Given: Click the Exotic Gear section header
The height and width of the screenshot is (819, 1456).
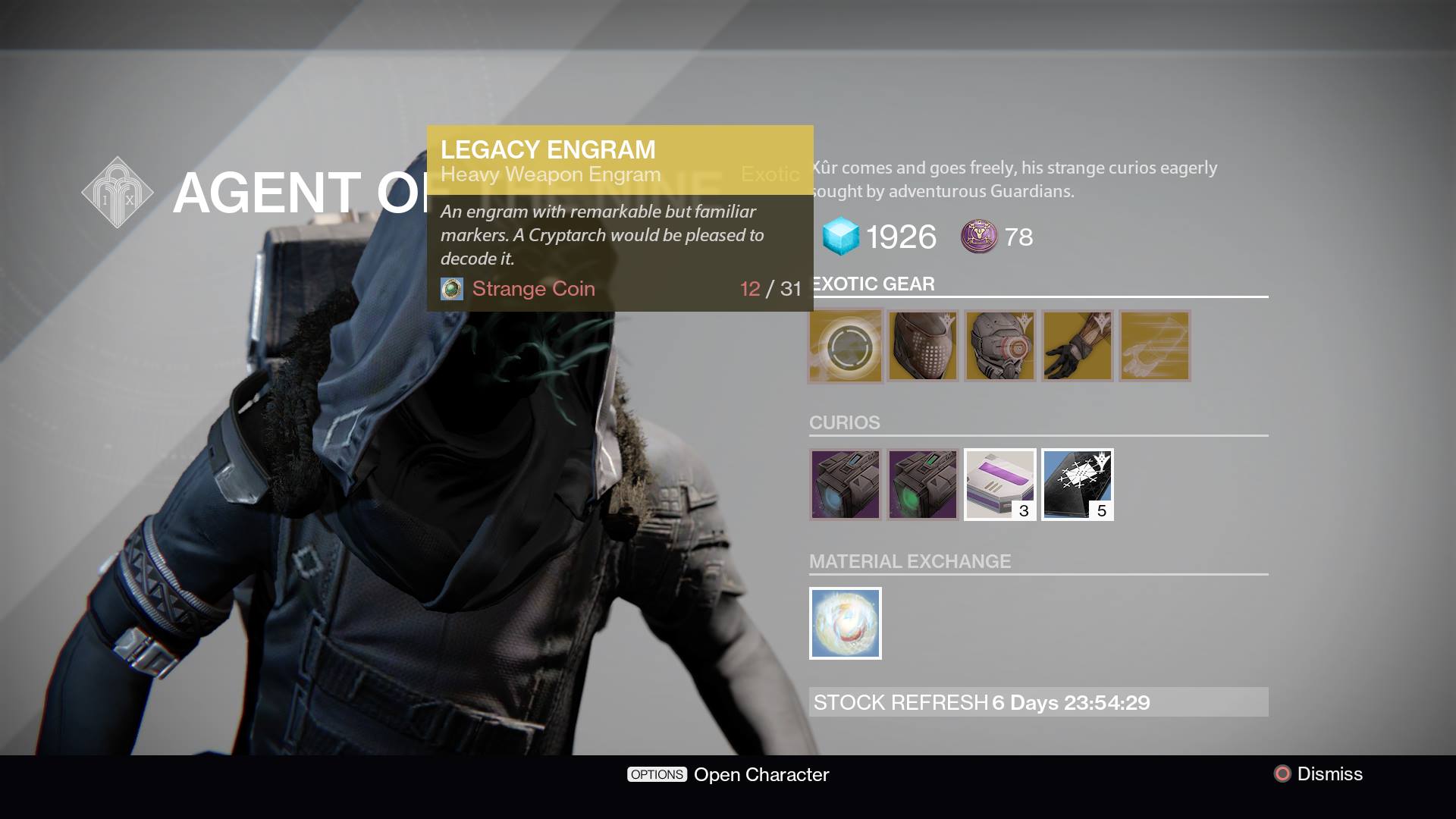Looking at the screenshot, I should [871, 284].
